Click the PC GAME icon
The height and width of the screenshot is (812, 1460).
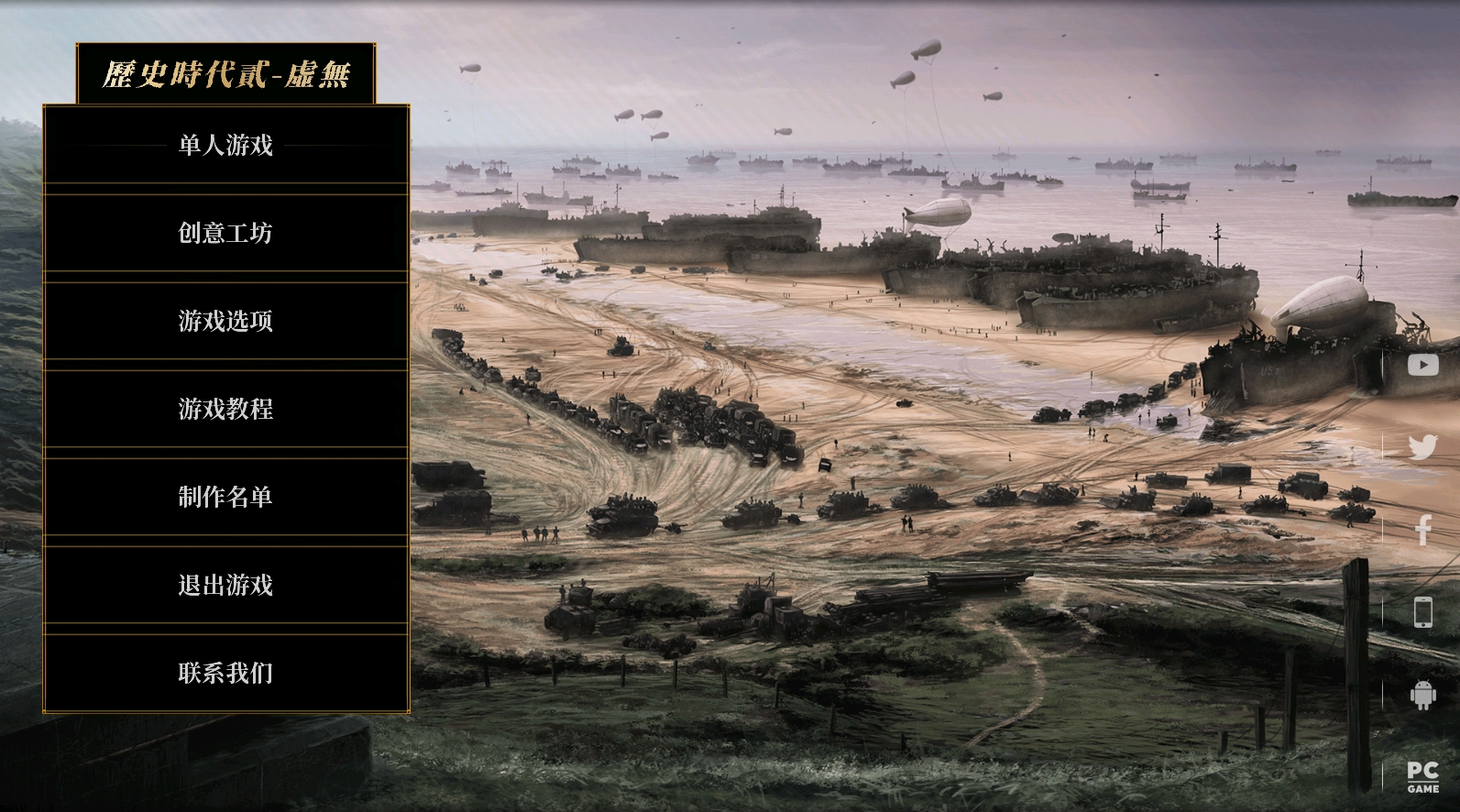(x=1422, y=776)
